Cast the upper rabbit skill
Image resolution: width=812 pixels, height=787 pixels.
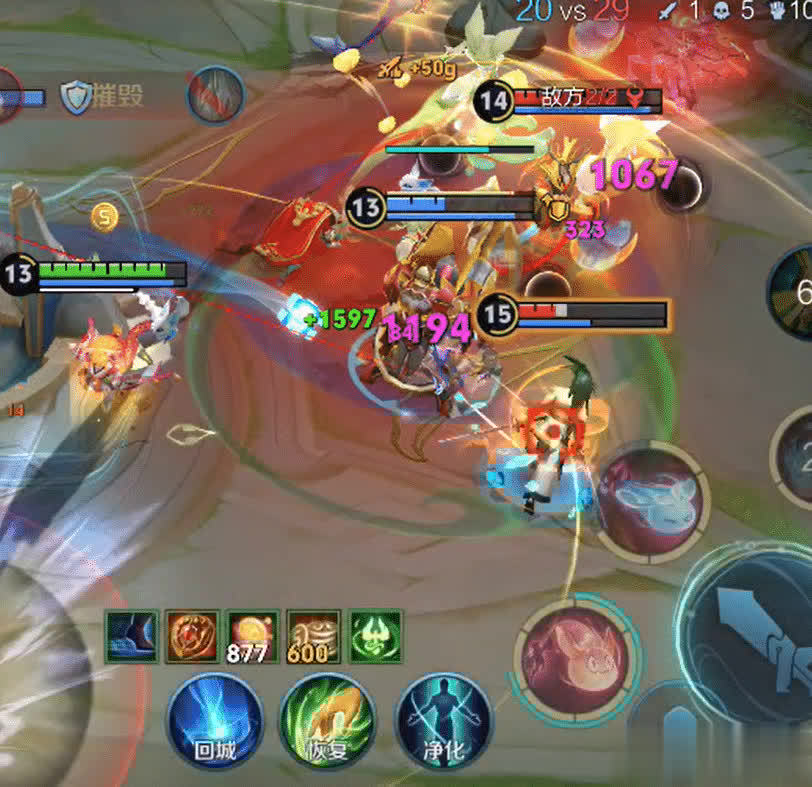651,499
